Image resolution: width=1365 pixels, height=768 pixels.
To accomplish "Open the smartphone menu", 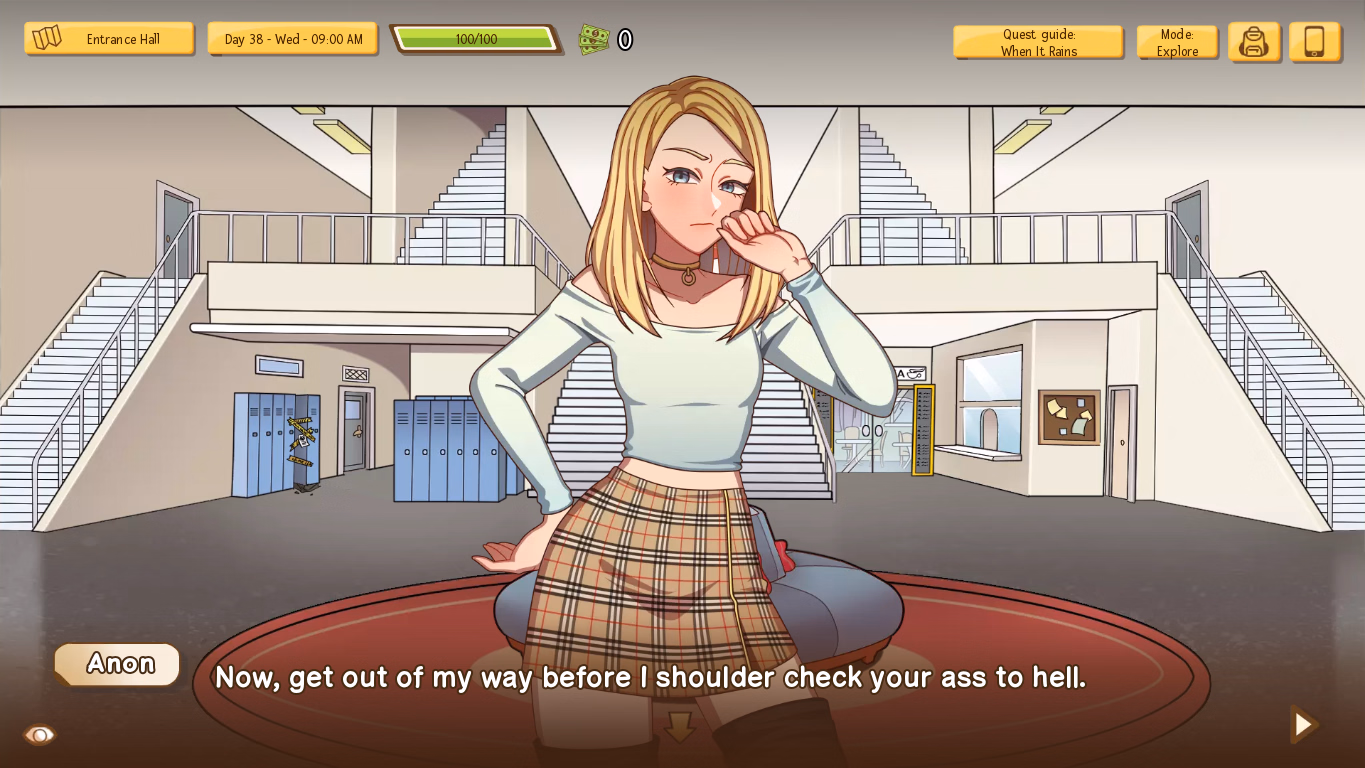I will 1314,42.
